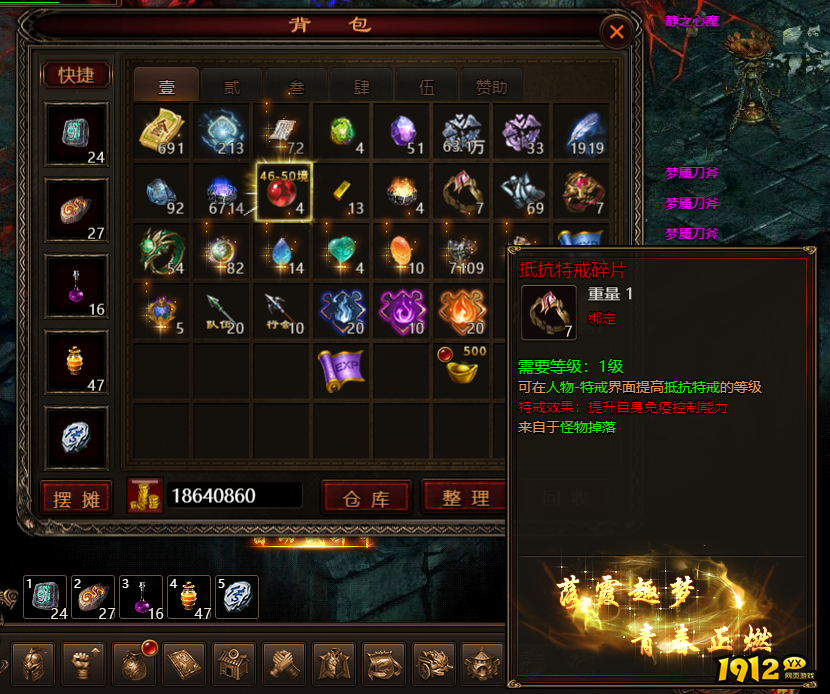The width and height of the screenshot is (830, 694).
Task: Click the green jade dragon ring item
Action: (162, 250)
